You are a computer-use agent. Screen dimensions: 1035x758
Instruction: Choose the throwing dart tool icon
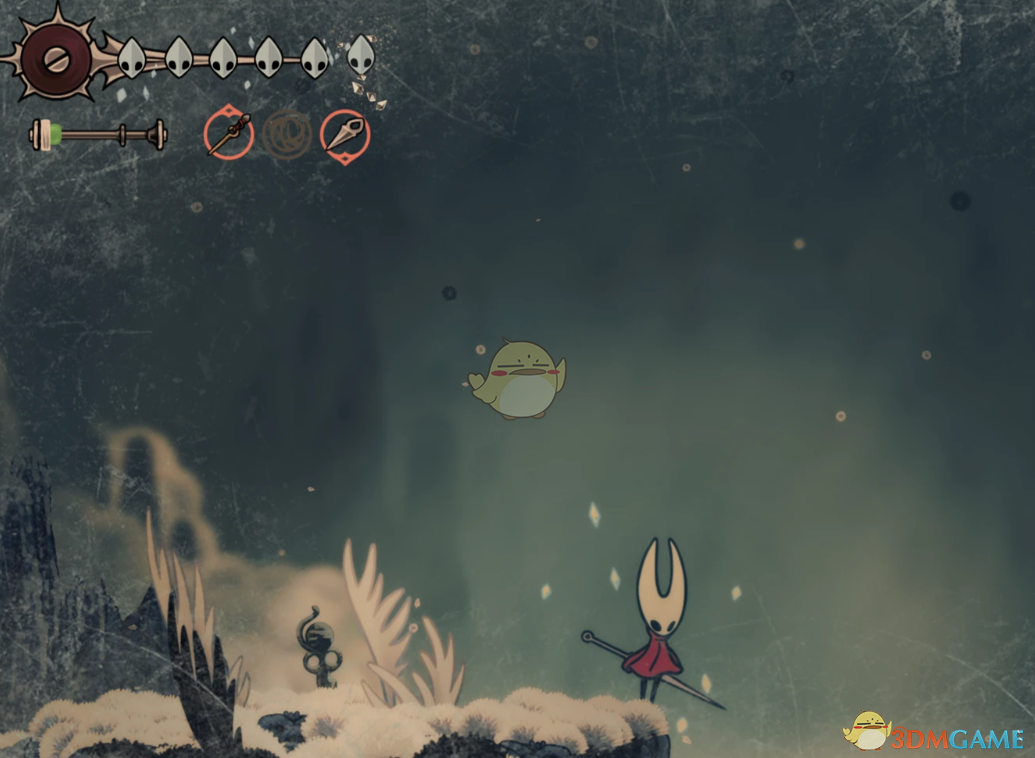click(345, 134)
